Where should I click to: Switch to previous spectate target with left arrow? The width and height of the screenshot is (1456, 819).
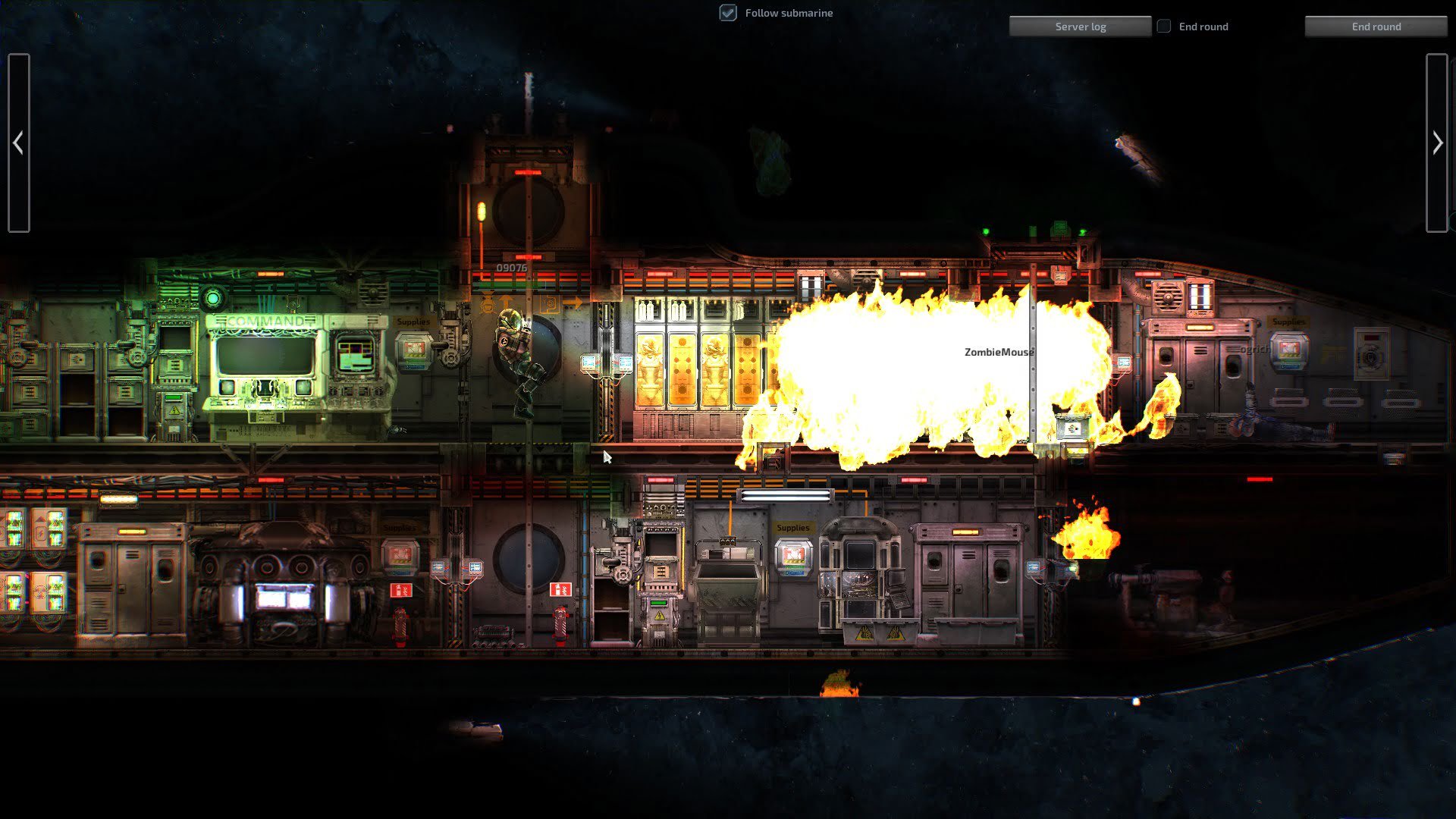pos(19,143)
